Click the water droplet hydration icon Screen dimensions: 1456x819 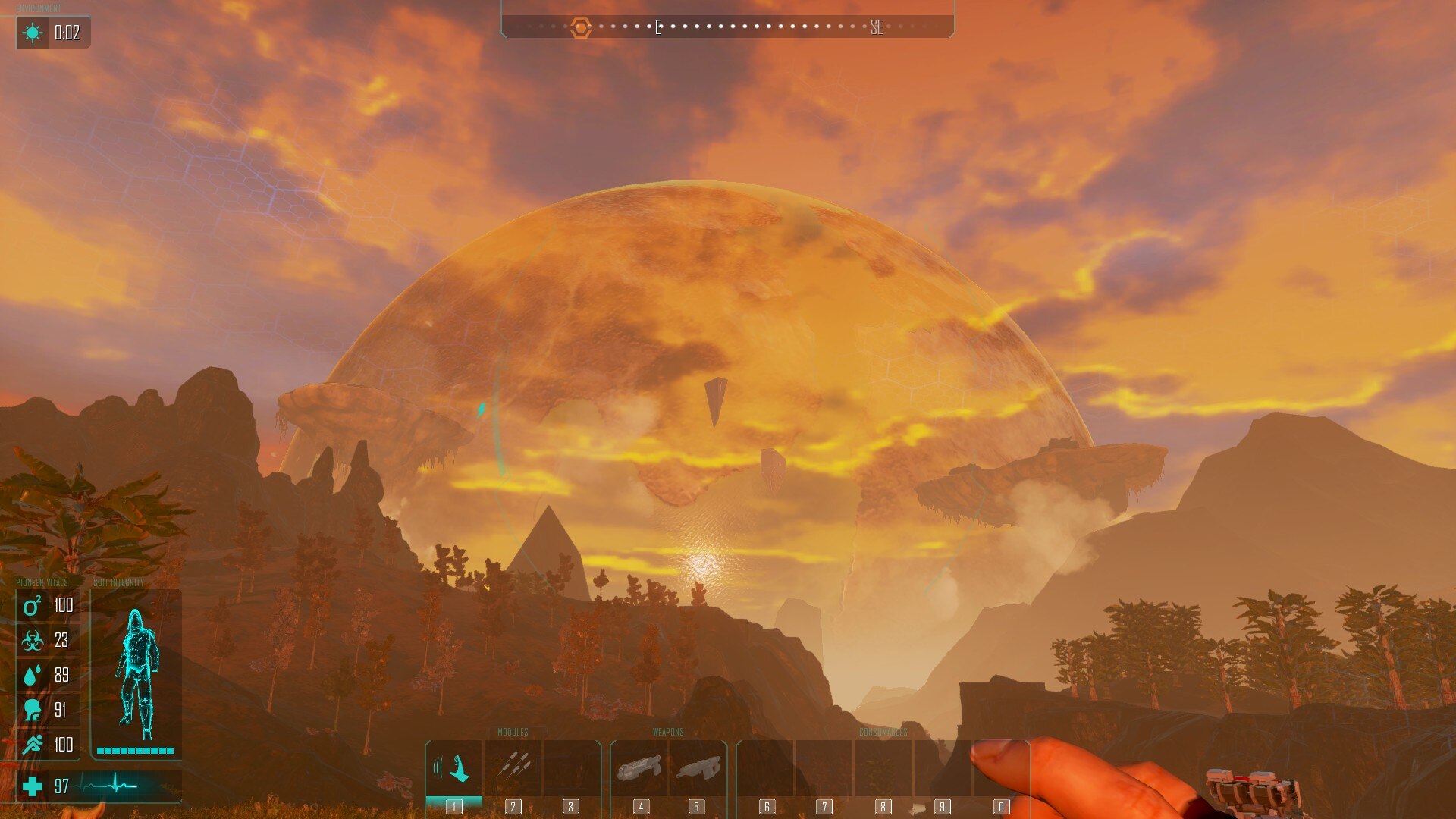(x=32, y=676)
